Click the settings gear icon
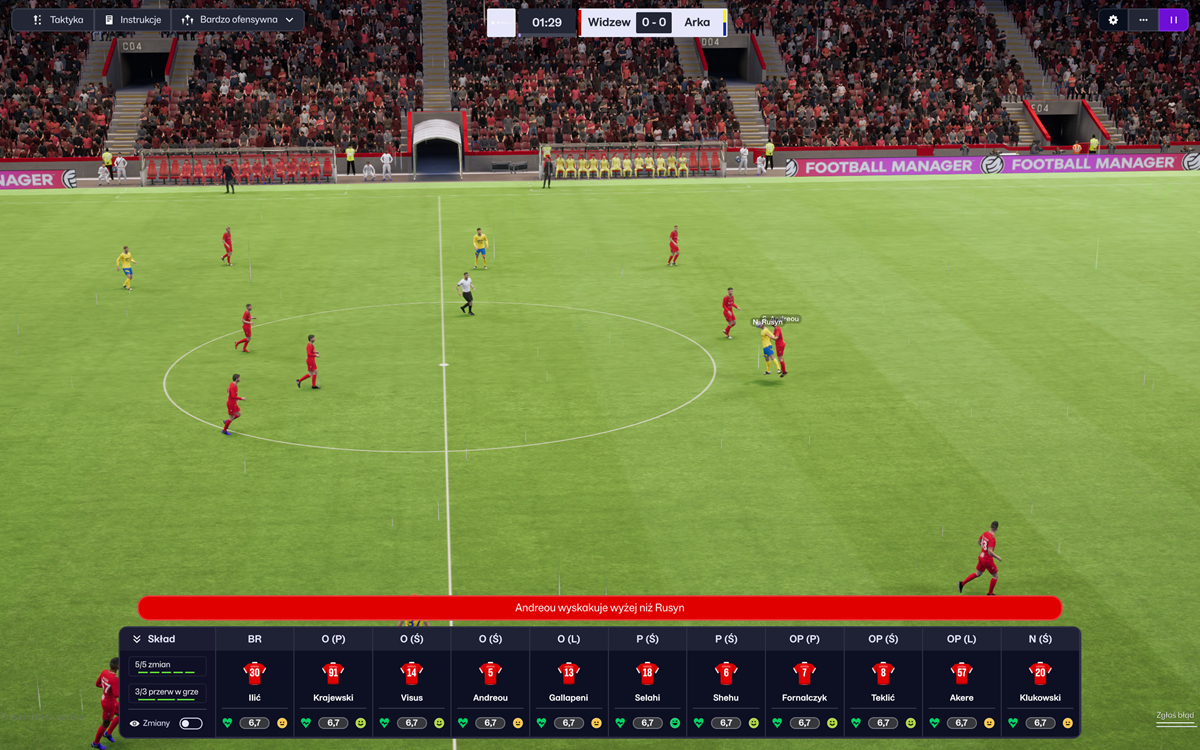The width and height of the screenshot is (1200, 750). click(x=1113, y=20)
